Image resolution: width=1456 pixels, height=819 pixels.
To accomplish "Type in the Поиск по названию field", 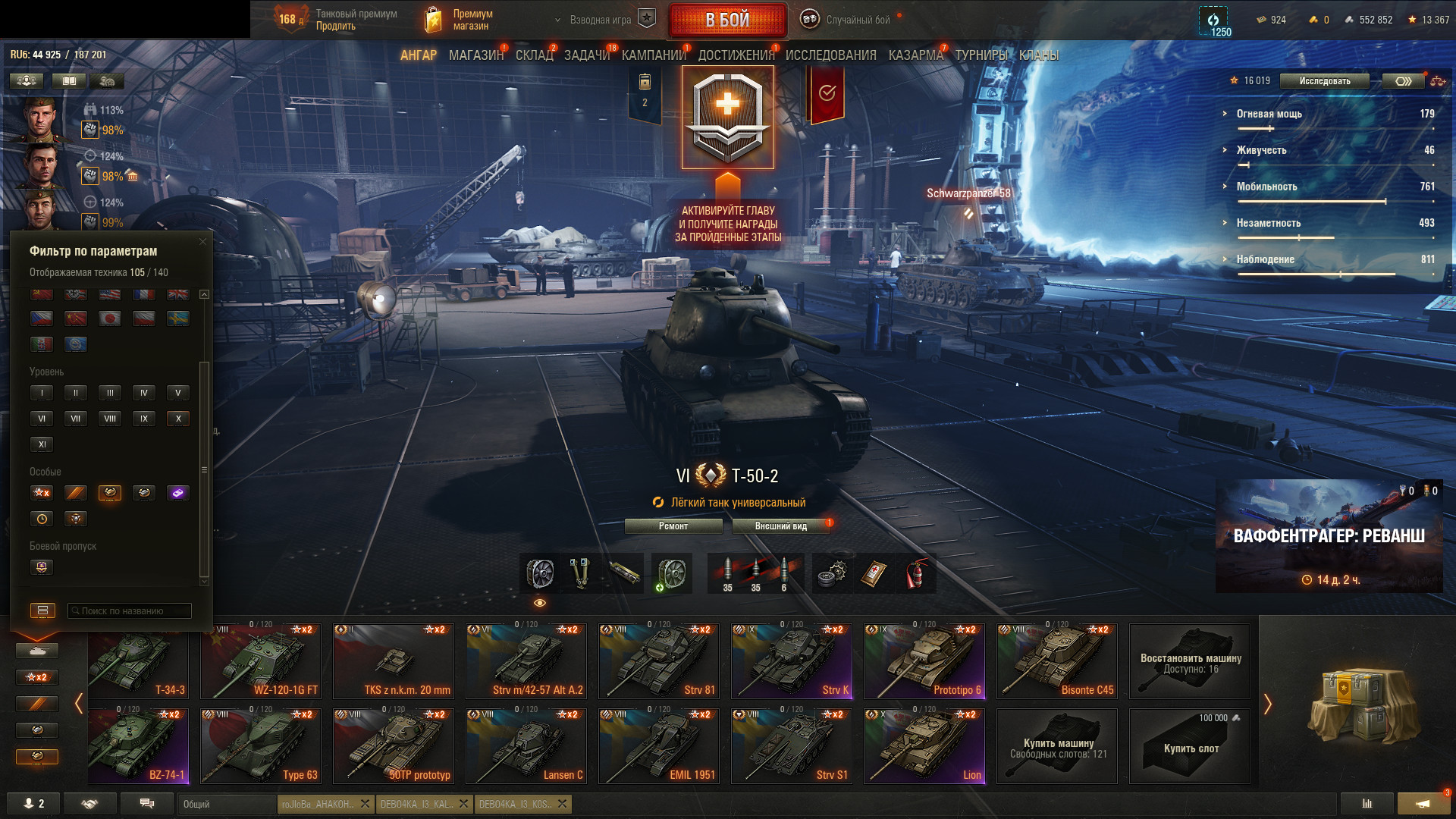I will pos(130,611).
